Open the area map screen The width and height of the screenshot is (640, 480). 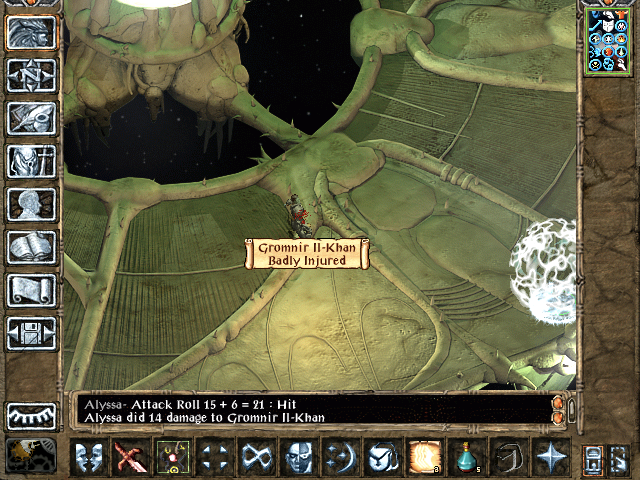coord(31,76)
